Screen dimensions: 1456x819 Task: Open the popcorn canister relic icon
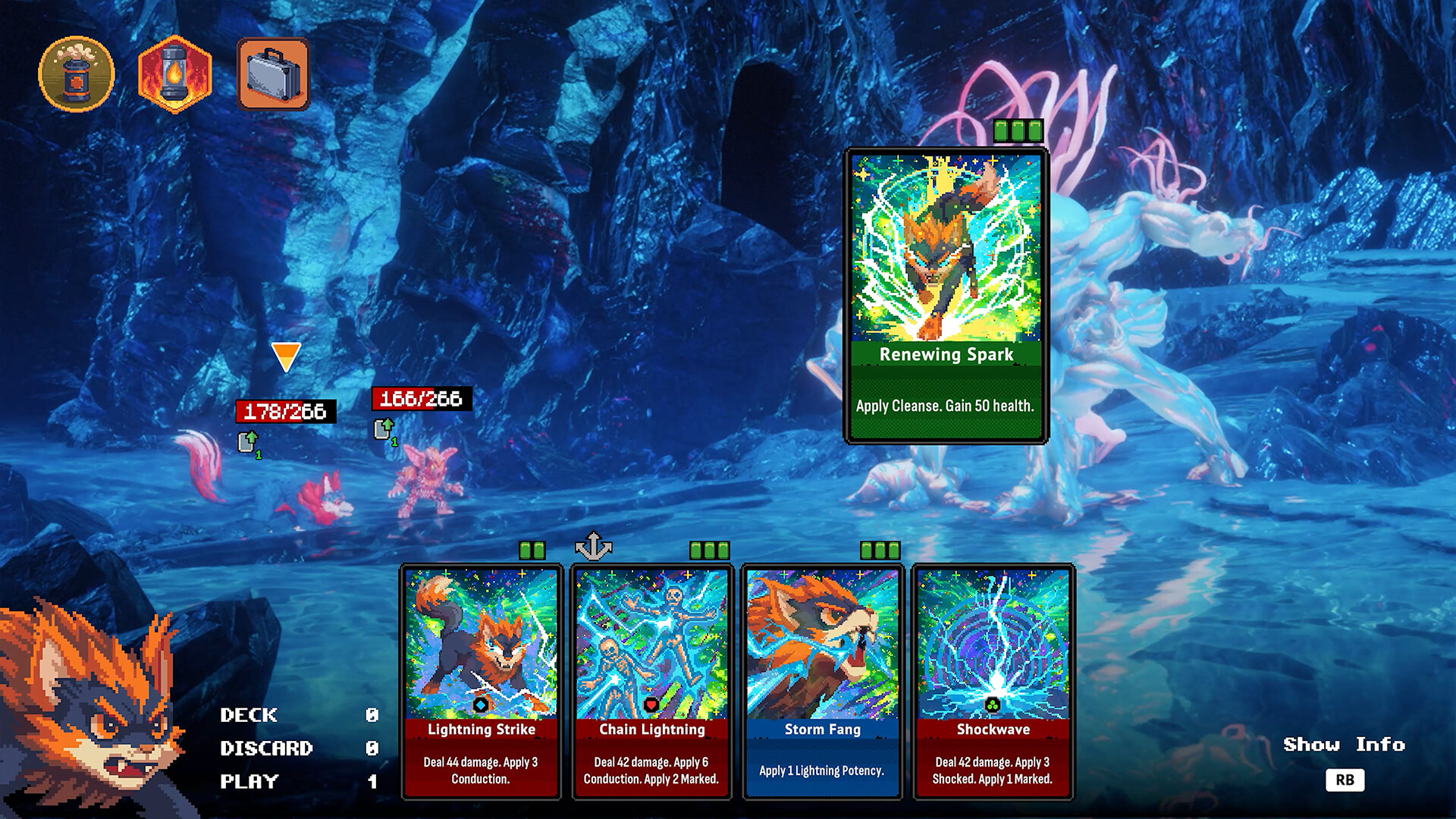coord(76,74)
